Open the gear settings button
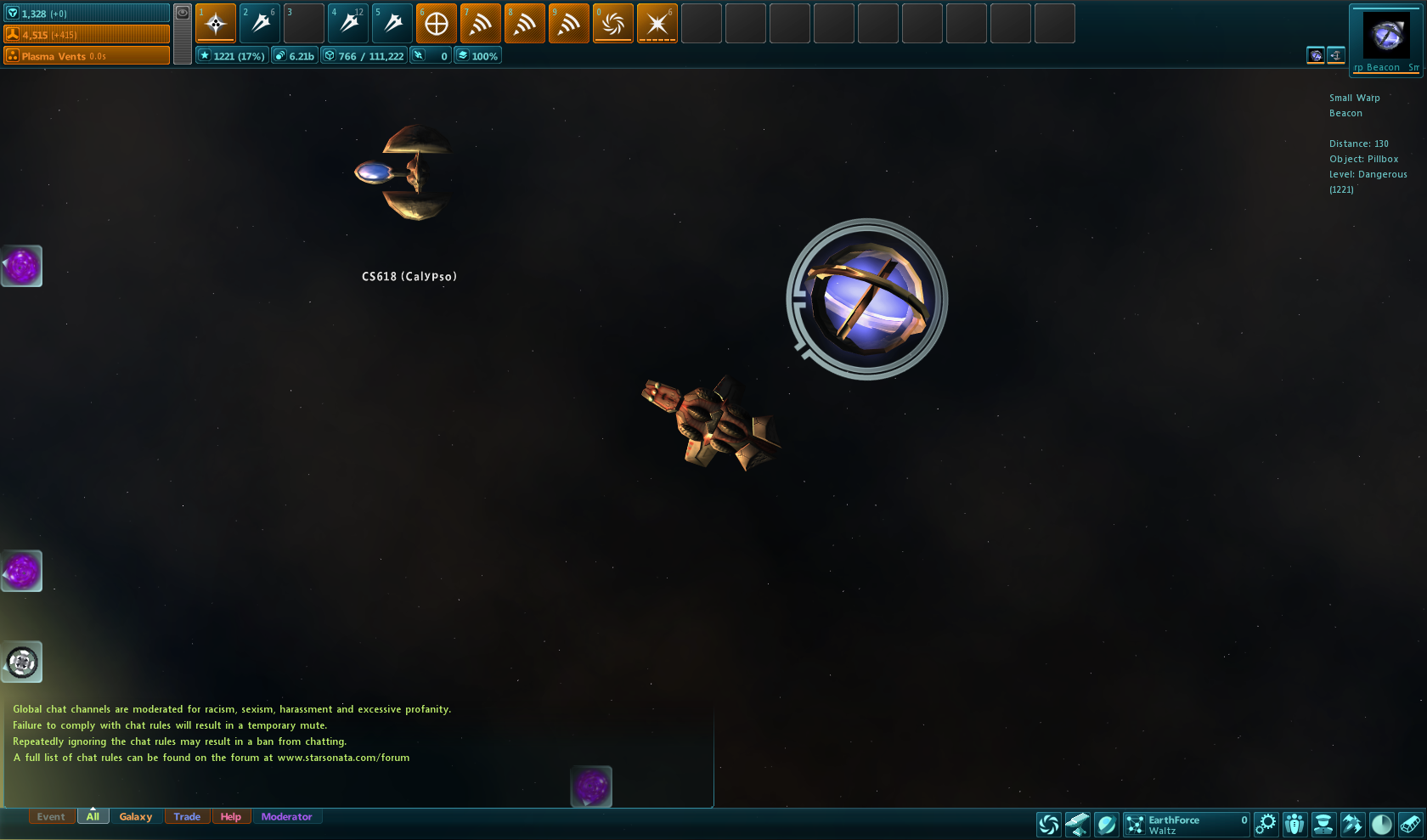Viewport: 1427px width, 840px height. 1266,824
